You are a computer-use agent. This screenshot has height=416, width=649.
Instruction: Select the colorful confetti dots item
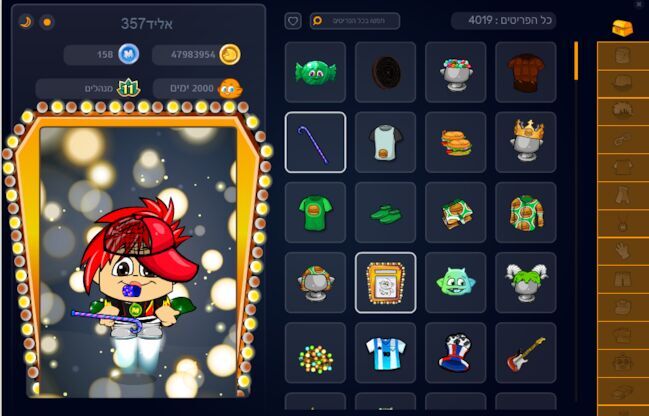point(315,354)
